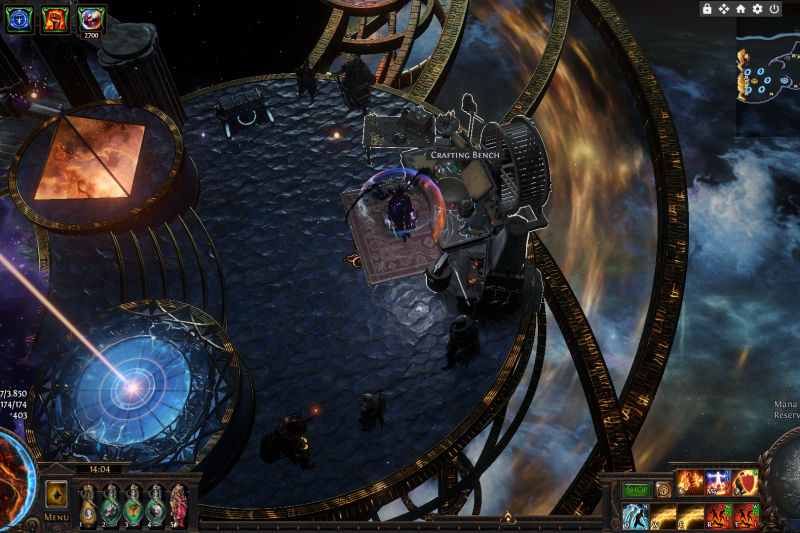Open the green Shop button
800x533 pixels.
pos(637,490)
